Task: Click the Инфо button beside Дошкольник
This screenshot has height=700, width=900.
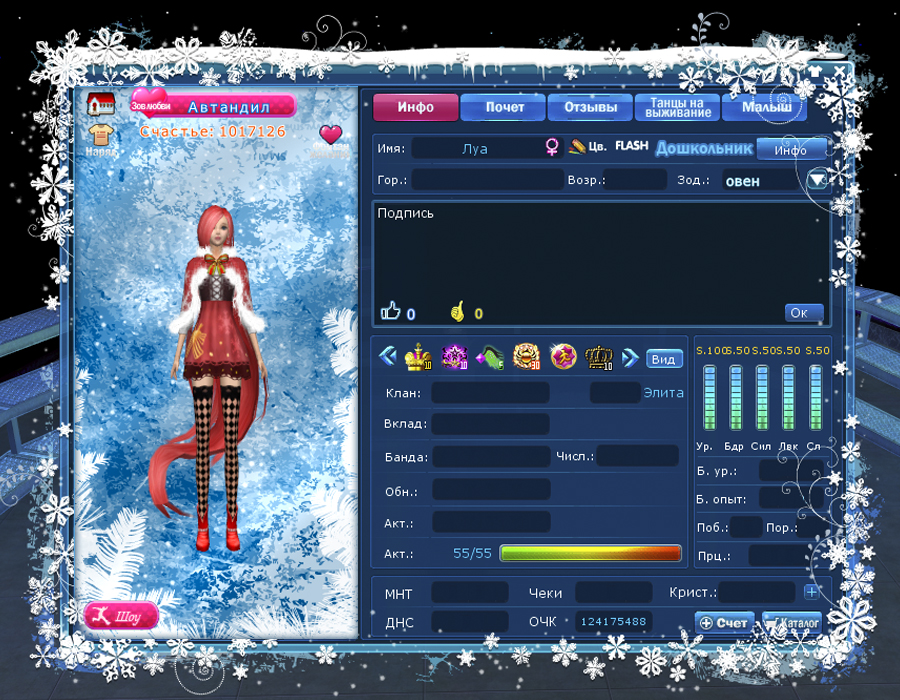Action: (x=790, y=150)
